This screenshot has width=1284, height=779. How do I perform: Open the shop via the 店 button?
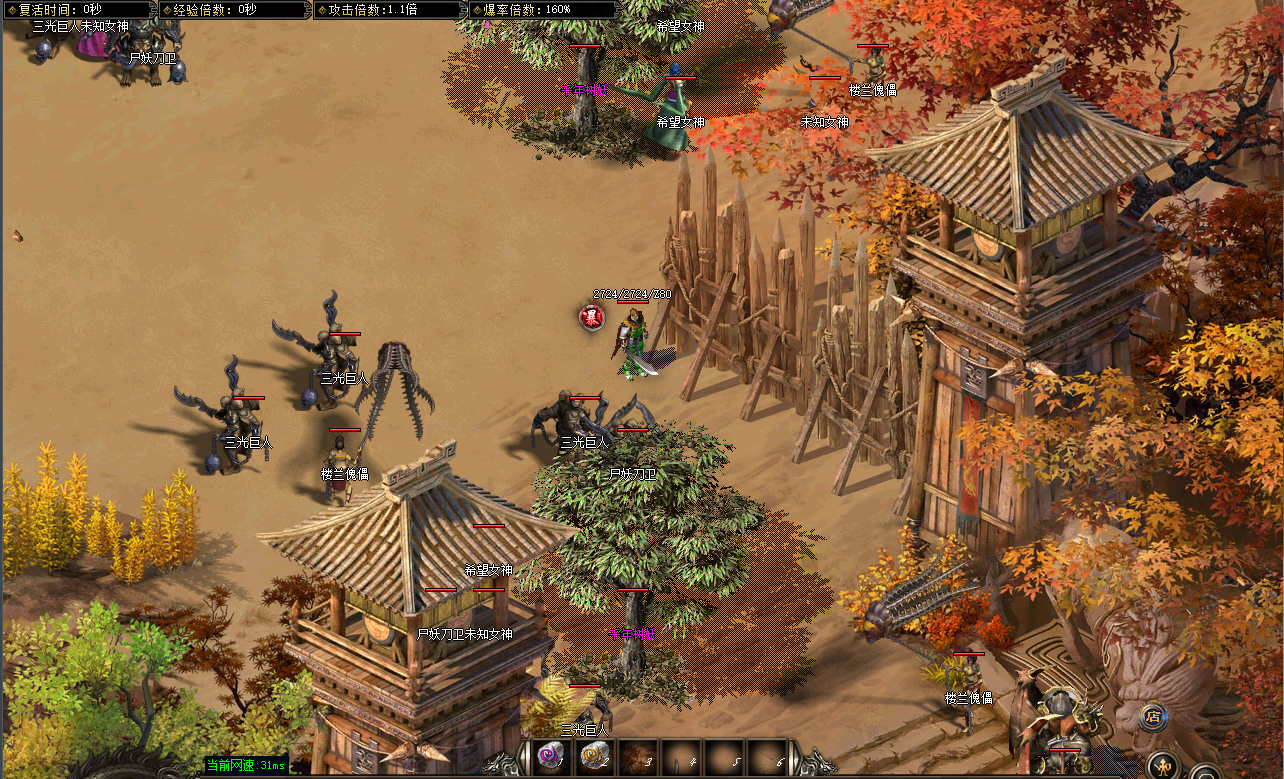[1154, 716]
